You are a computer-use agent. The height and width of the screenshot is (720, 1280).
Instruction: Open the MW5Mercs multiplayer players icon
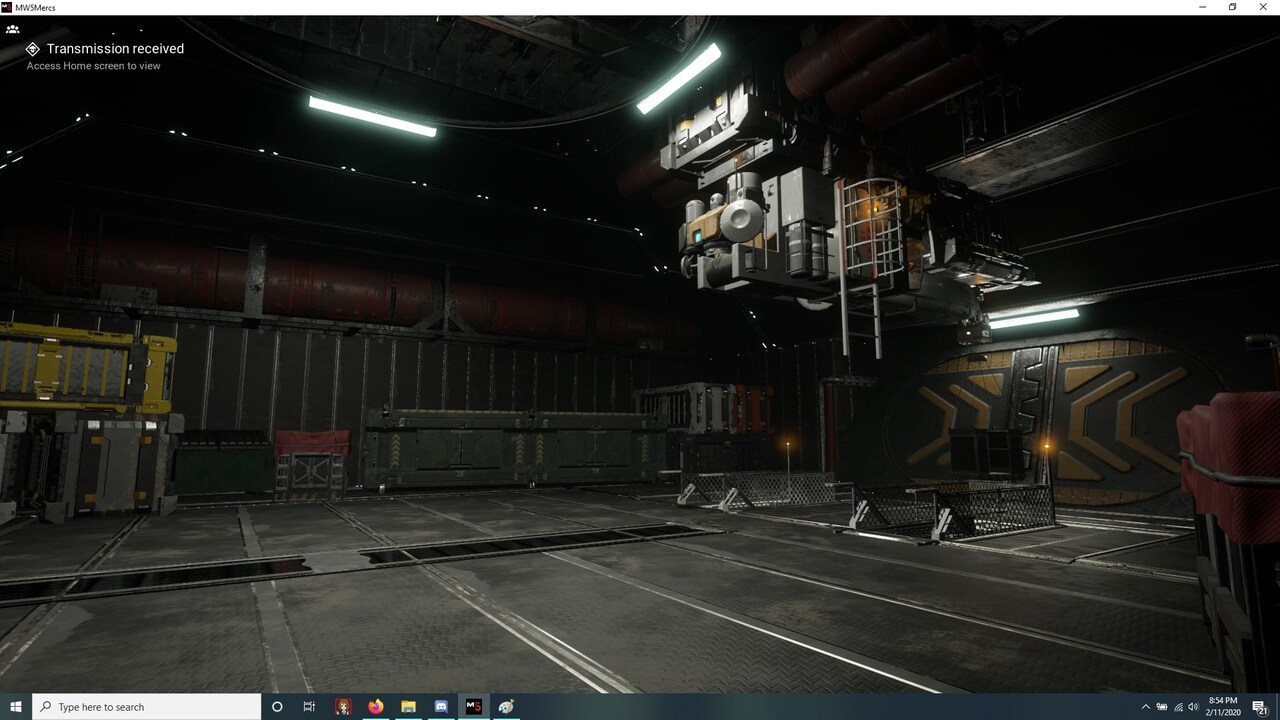[x=13, y=28]
